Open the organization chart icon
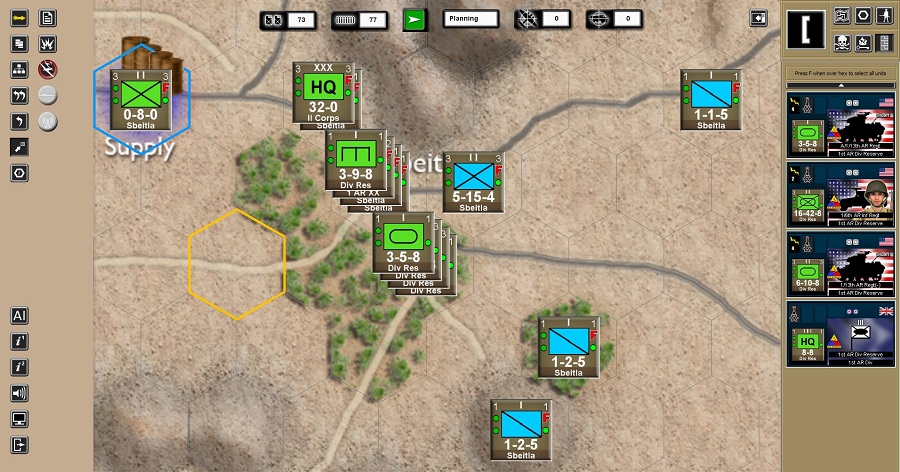 [x=19, y=70]
